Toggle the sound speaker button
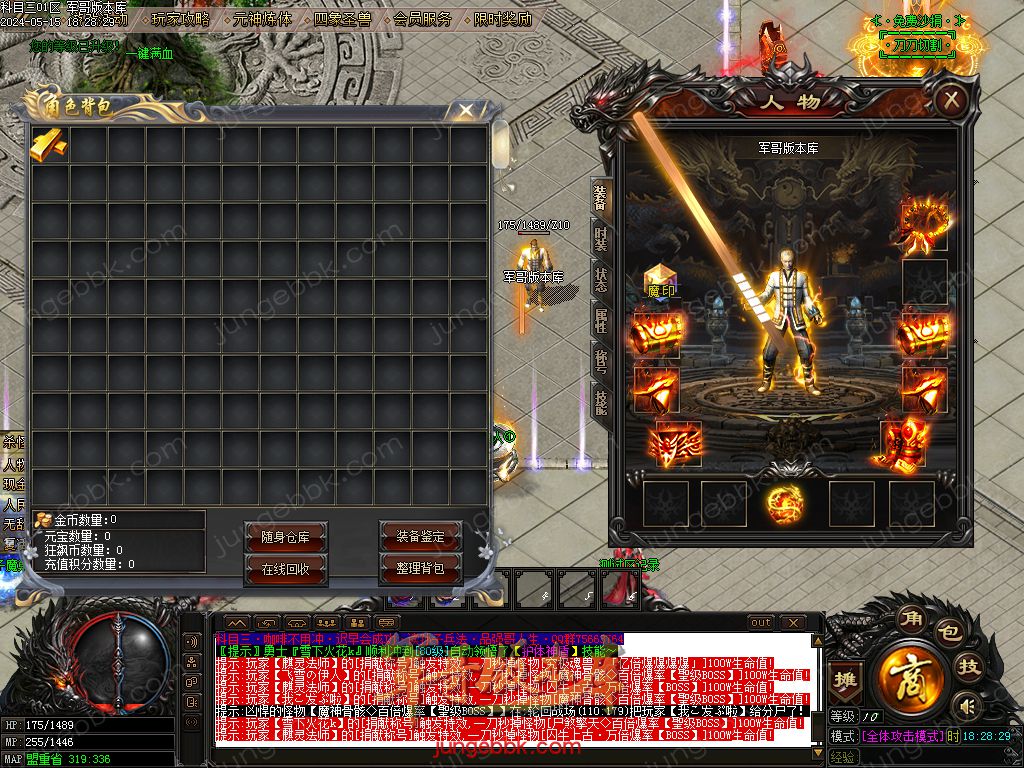The width and height of the screenshot is (1024, 768). pos(966,707)
